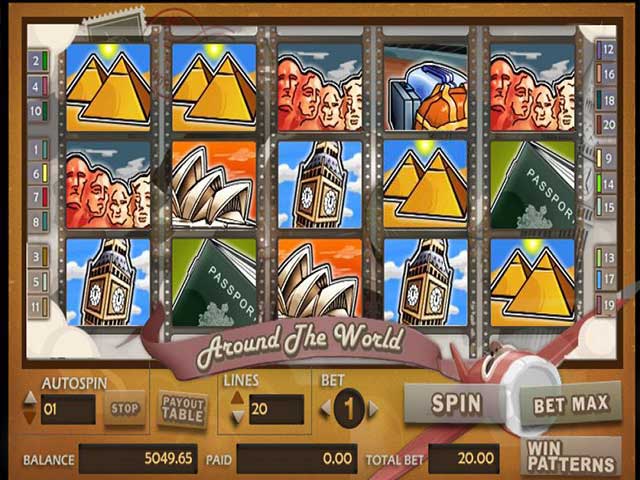Select payline marker number 2
This screenshot has height=480, width=640.
coord(38,61)
